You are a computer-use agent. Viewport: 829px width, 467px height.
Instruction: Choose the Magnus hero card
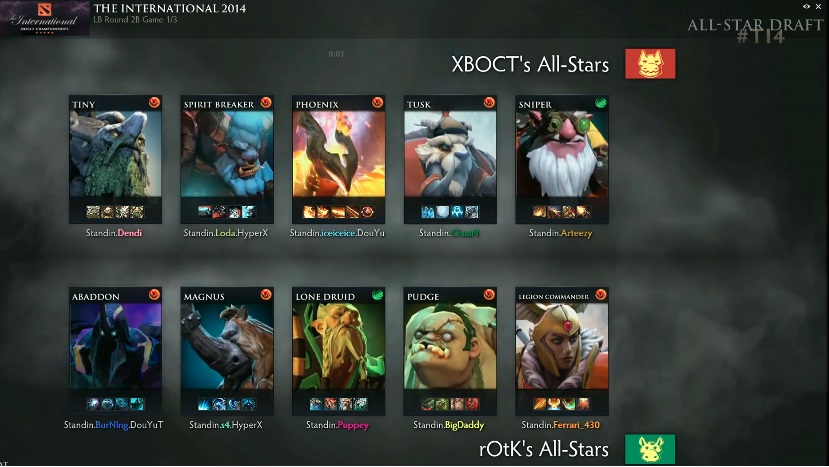tap(227, 347)
